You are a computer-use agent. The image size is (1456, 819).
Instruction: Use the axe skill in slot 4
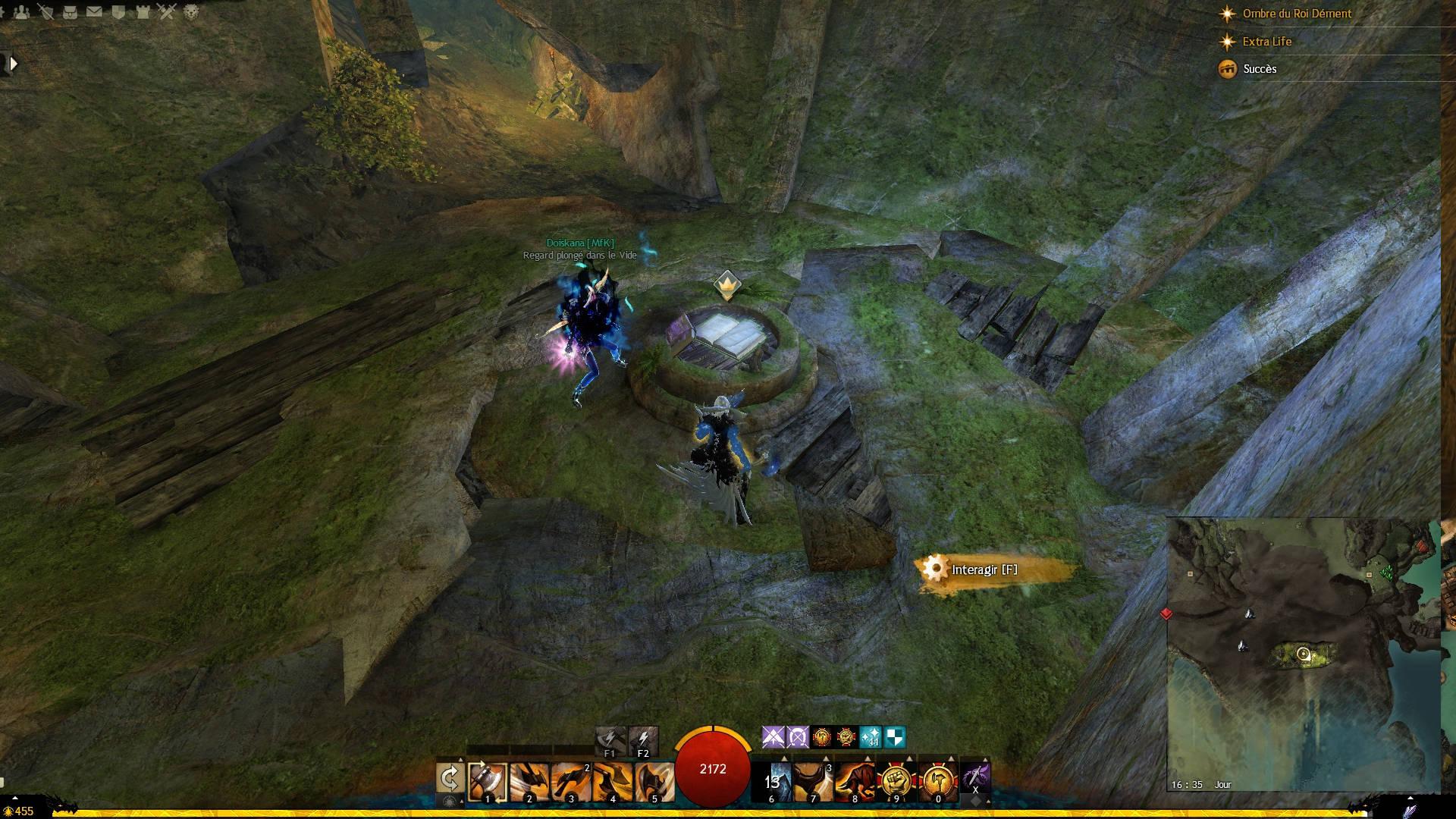[612, 781]
